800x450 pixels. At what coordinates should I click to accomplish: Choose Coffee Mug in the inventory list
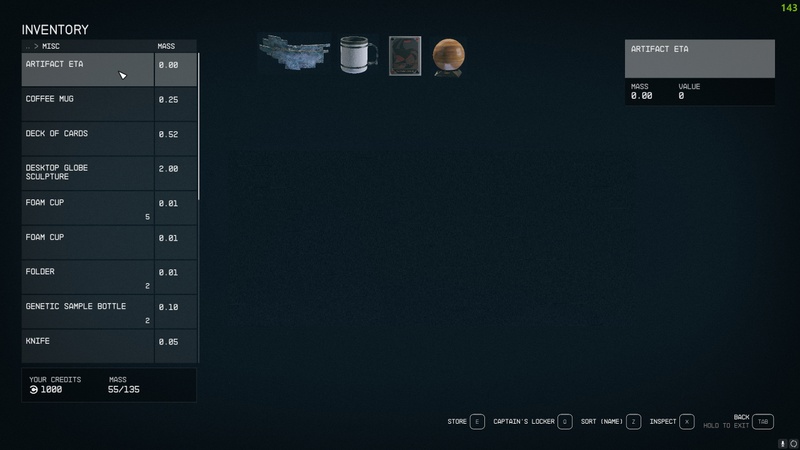[x=88, y=104]
